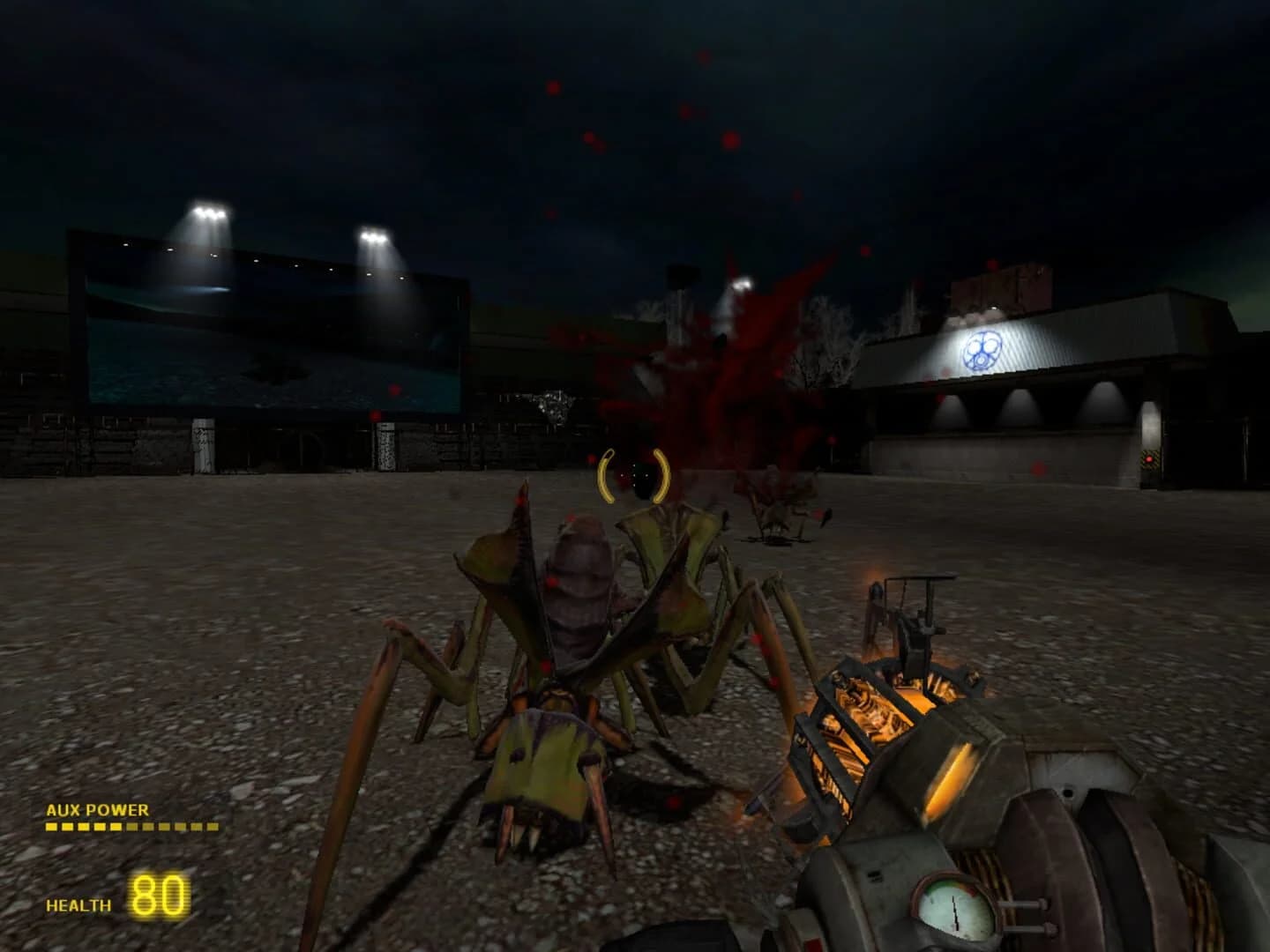The width and height of the screenshot is (1270, 952).
Task: Click the AUX POWER label
Action: (x=97, y=810)
